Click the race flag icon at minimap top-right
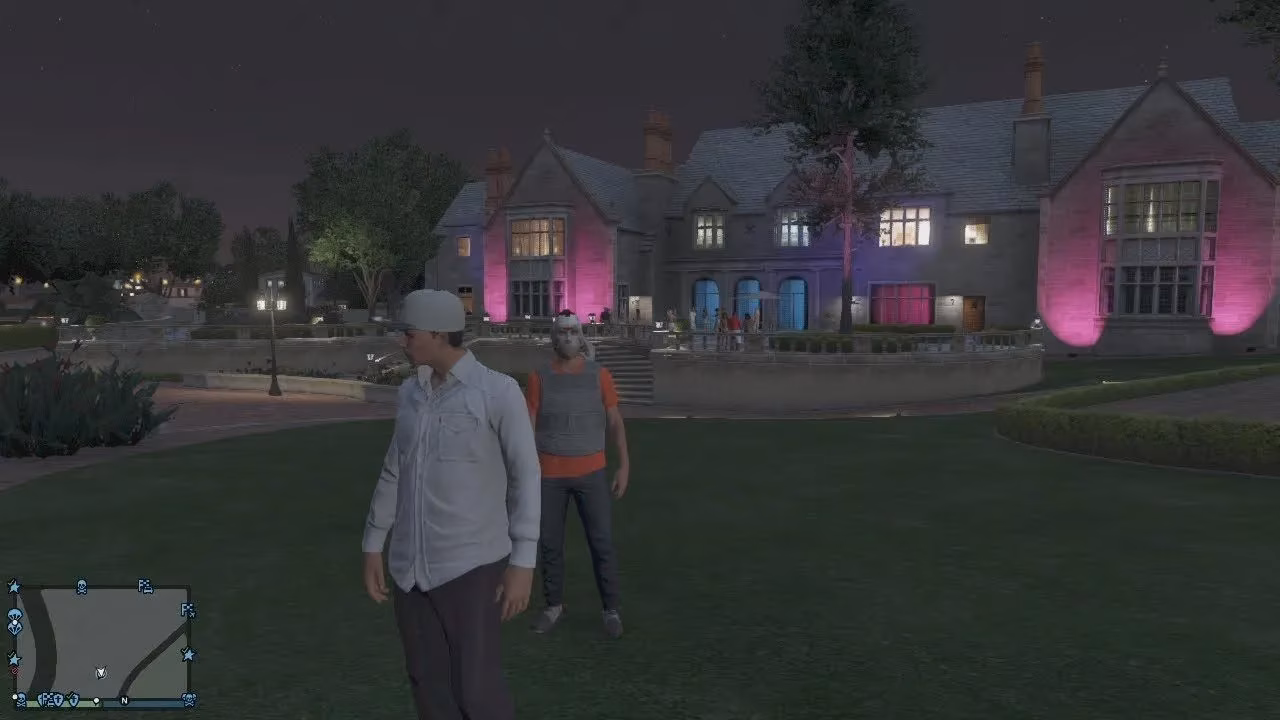The width and height of the screenshot is (1280, 720). (x=144, y=588)
